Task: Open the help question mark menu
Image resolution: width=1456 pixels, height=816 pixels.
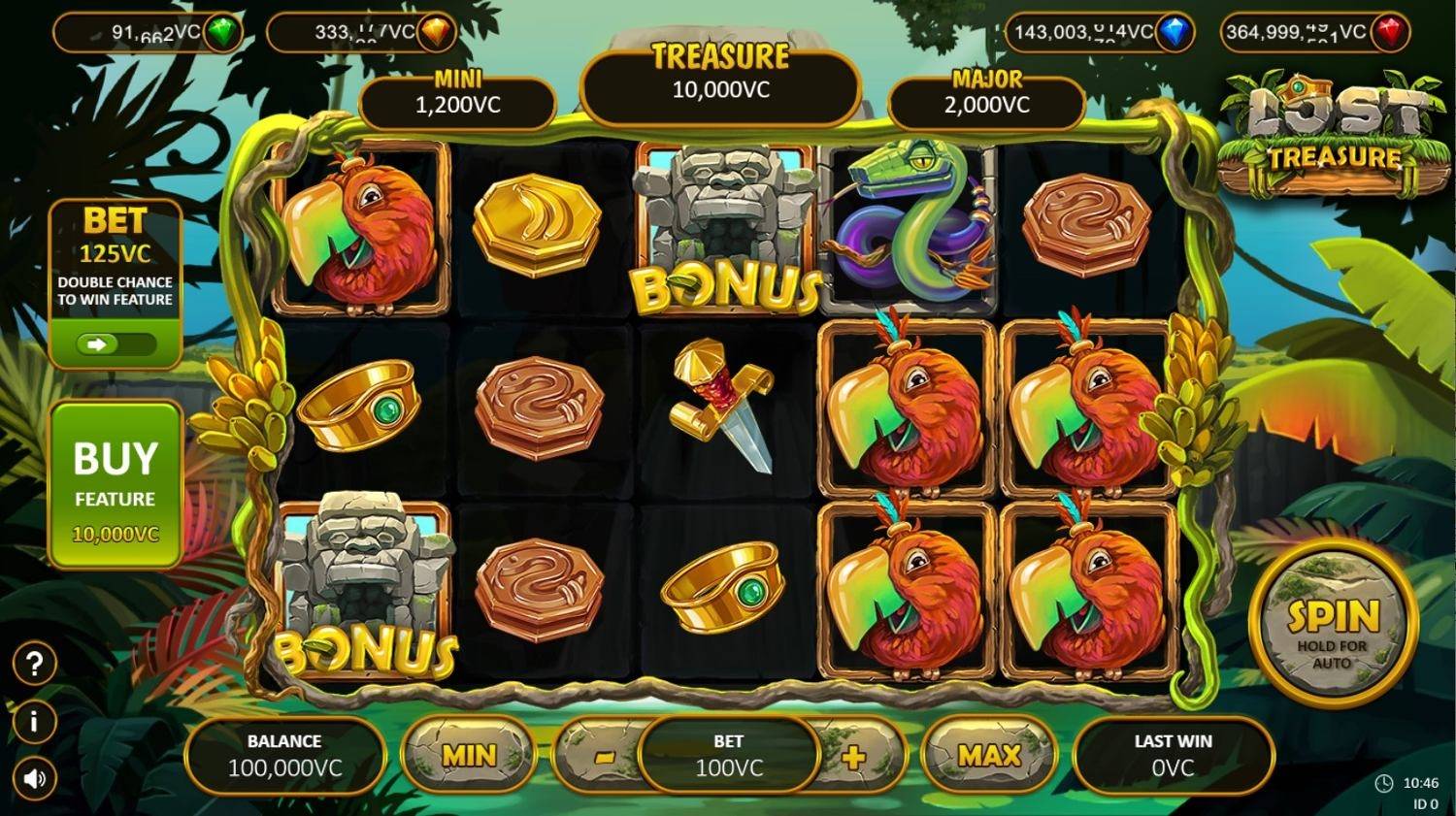Action: point(35,664)
